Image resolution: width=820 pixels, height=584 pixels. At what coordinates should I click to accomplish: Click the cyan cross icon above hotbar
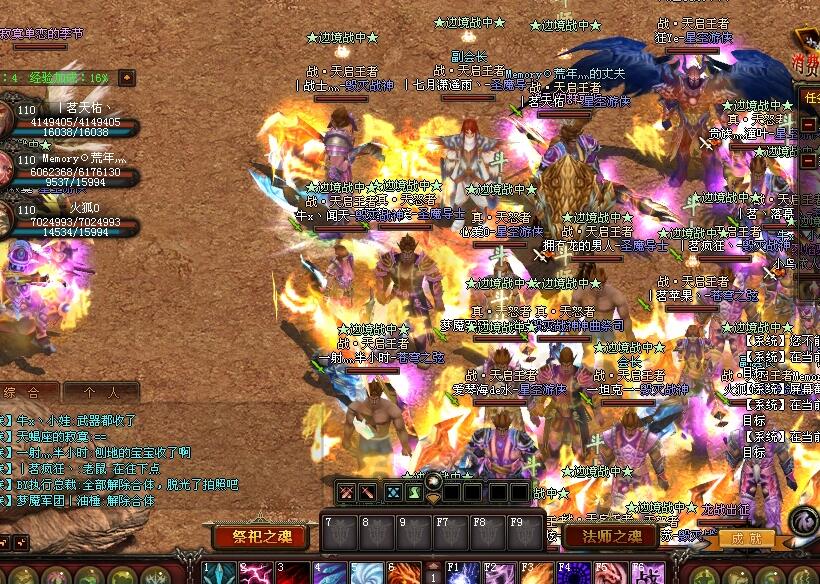point(393,492)
